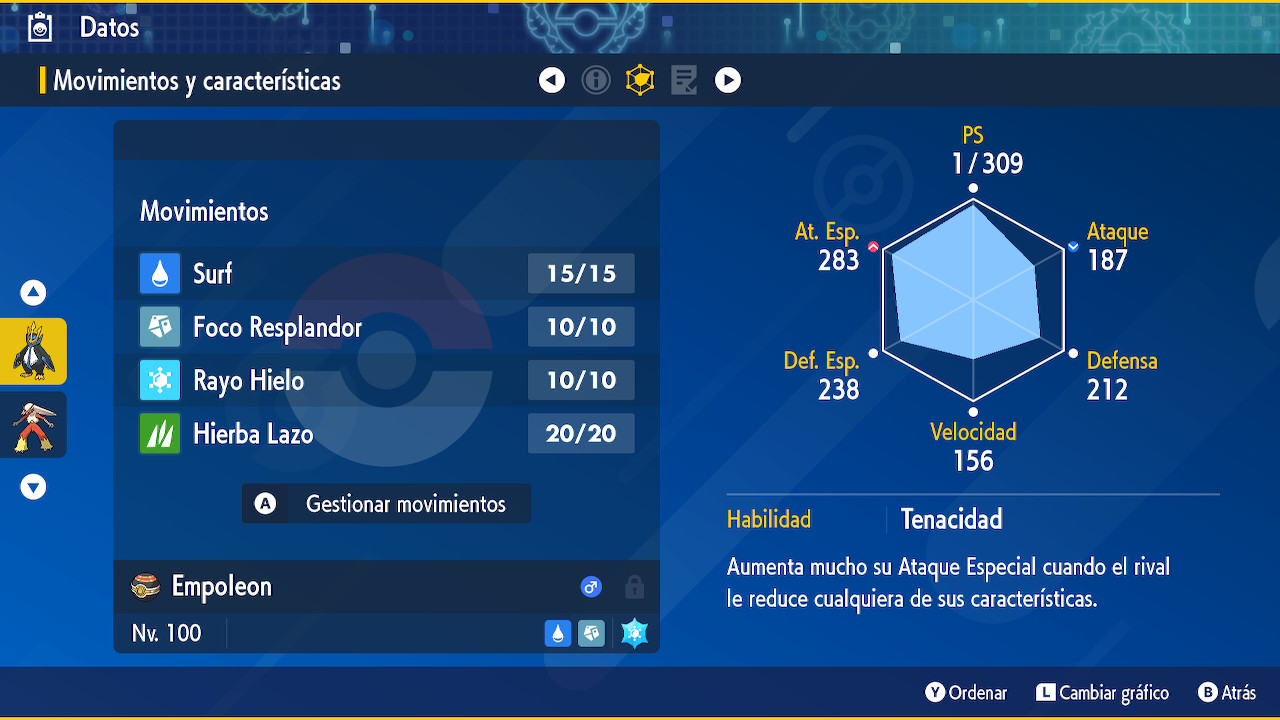Choose the Rayo Hielo move
The image size is (1280, 720).
387,380
